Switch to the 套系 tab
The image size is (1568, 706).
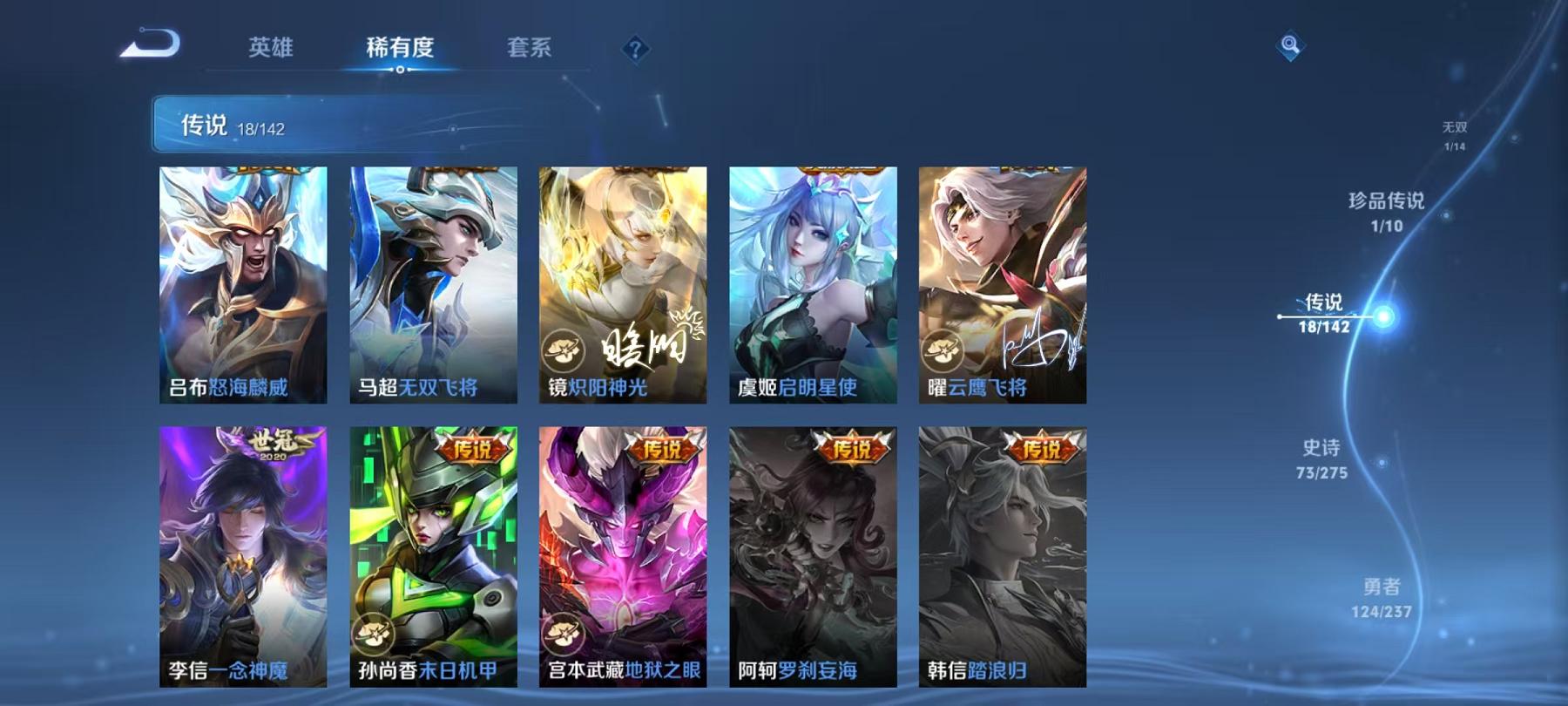coord(530,50)
